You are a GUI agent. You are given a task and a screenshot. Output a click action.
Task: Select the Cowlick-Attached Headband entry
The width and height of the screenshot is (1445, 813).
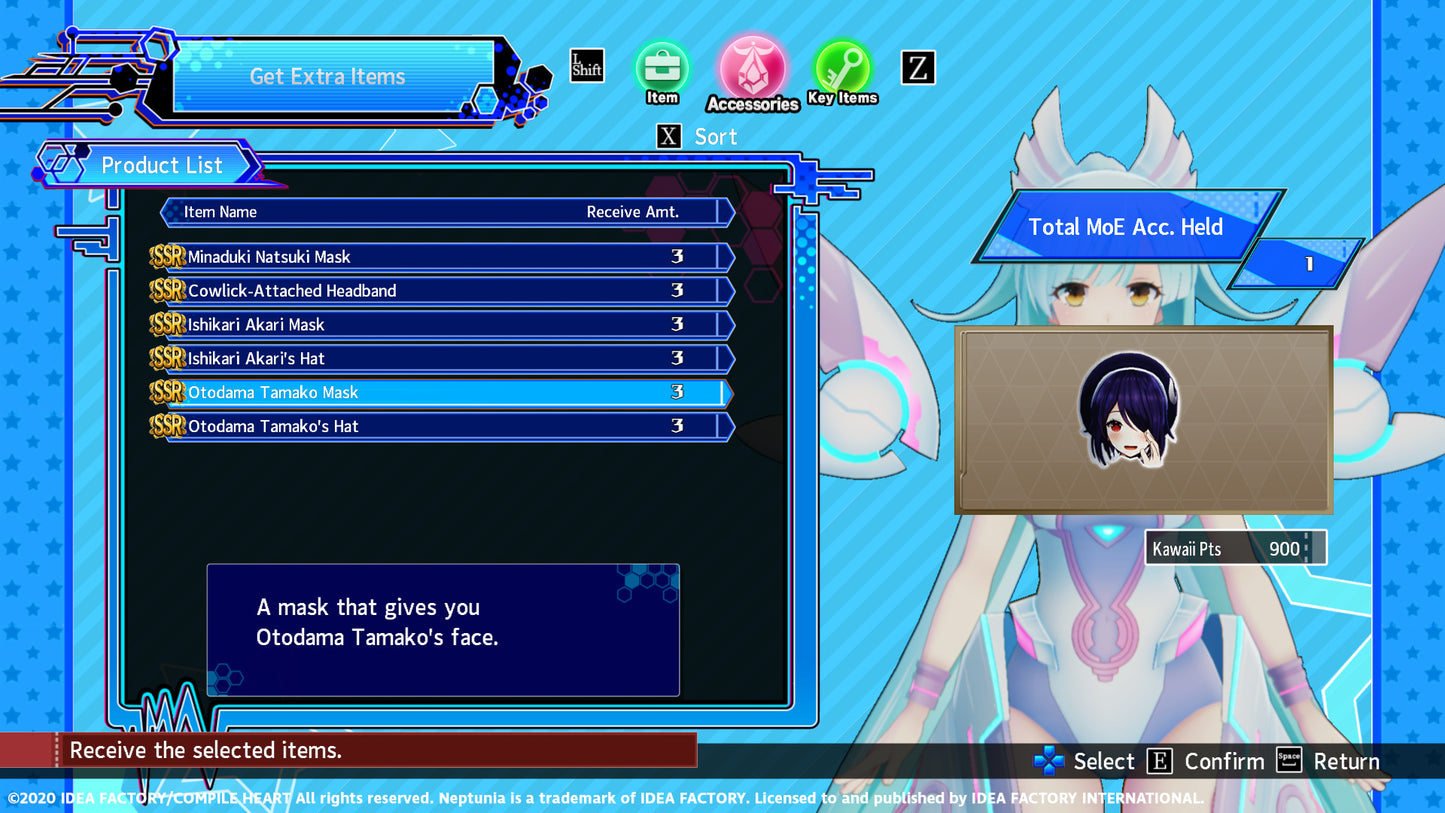pos(443,291)
